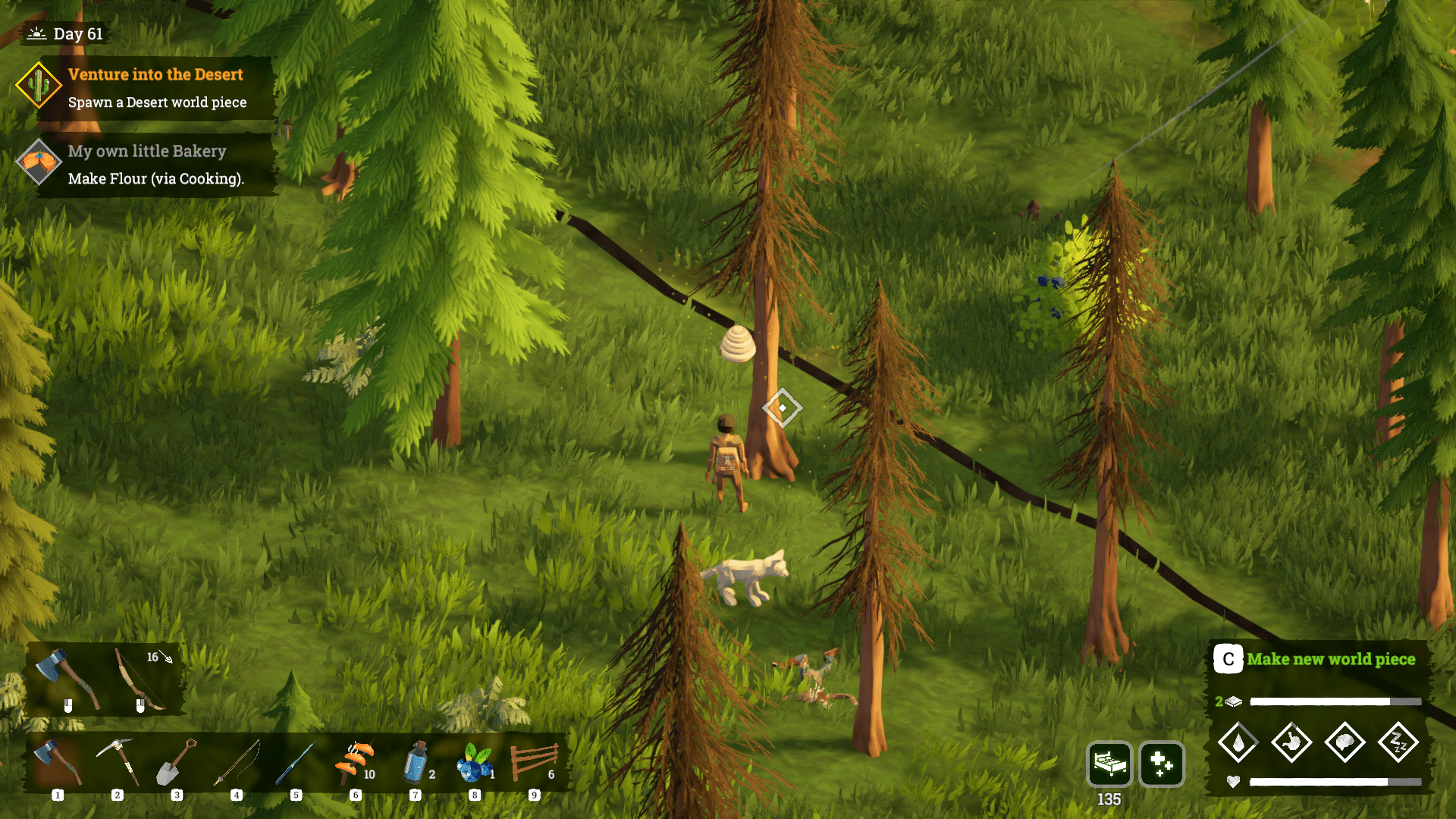Click the healing plus signs buff icon
Screen dimensions: 1456x819
1161,764
